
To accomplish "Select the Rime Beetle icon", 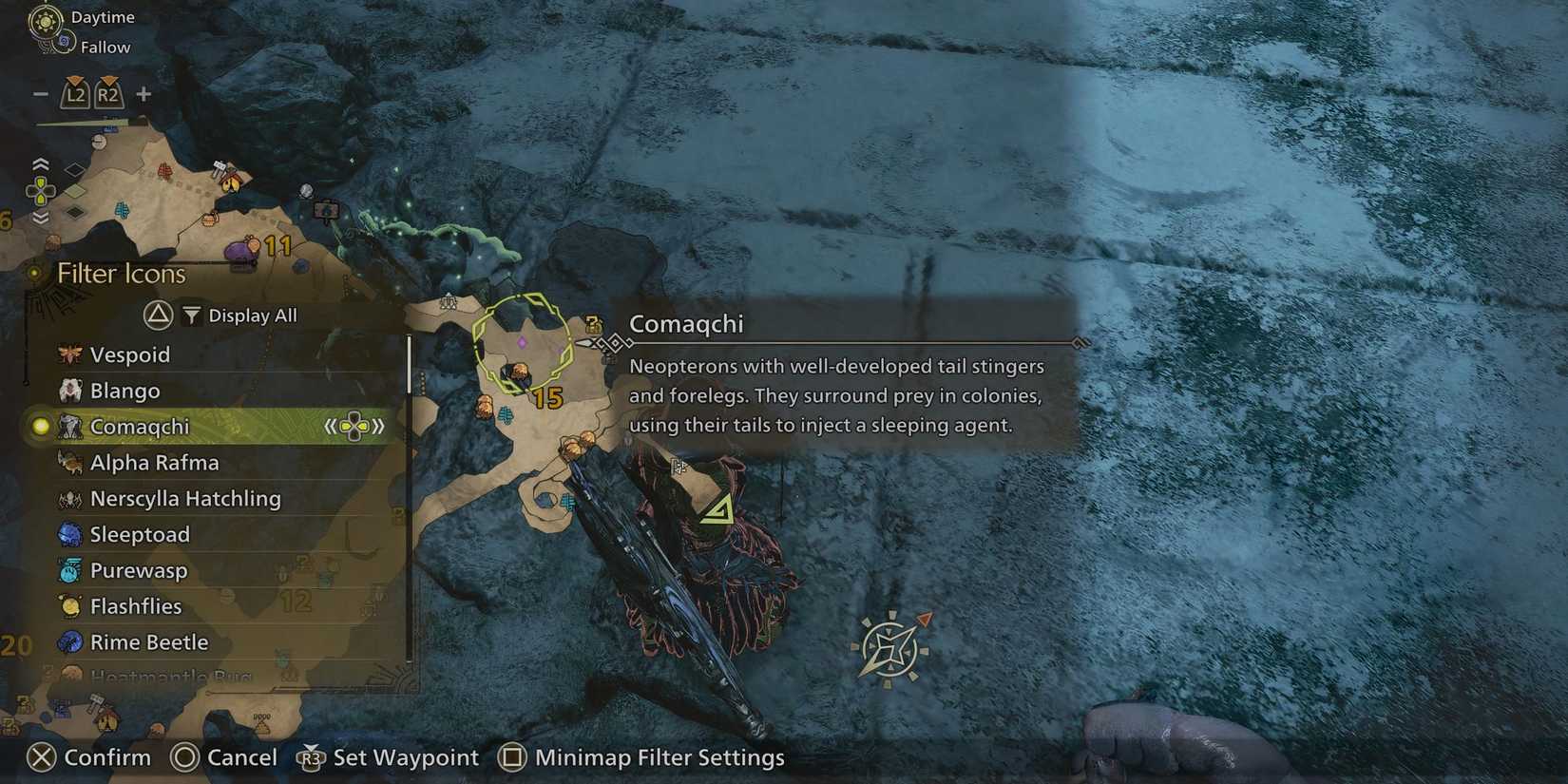I will pos(148,642).
